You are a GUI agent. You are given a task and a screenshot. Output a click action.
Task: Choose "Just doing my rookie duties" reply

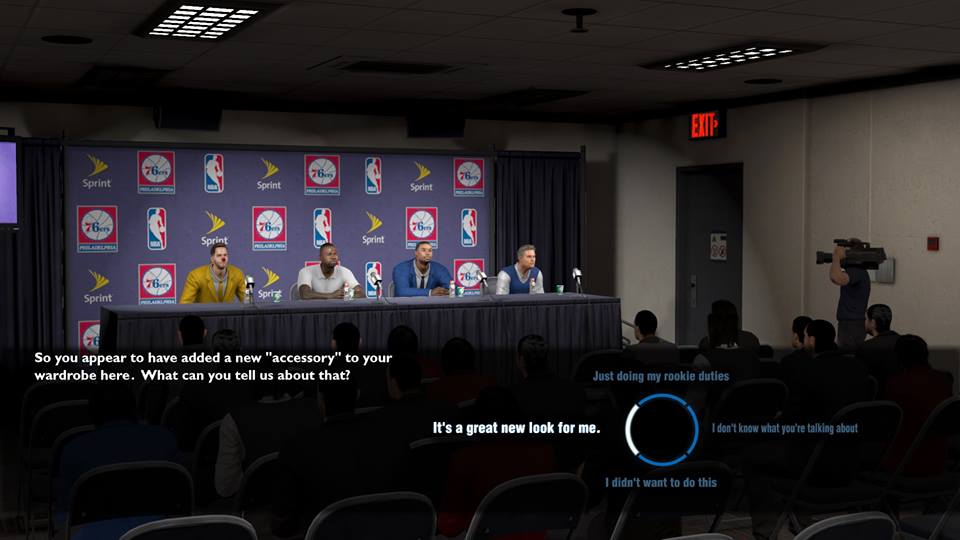(660, 377)
